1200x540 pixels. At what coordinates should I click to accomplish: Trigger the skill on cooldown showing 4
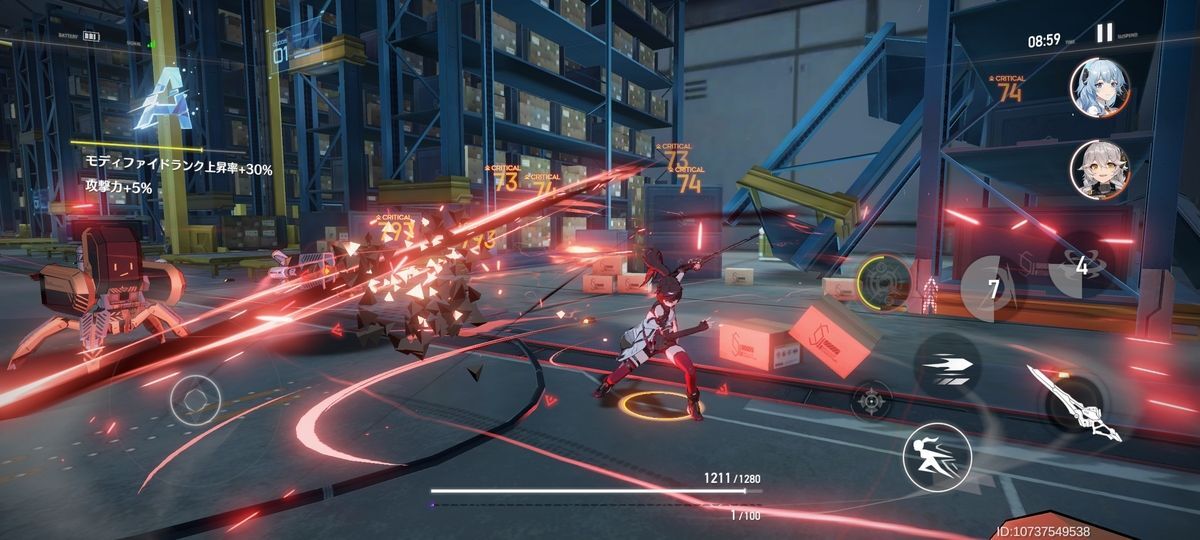[1080, 266]
